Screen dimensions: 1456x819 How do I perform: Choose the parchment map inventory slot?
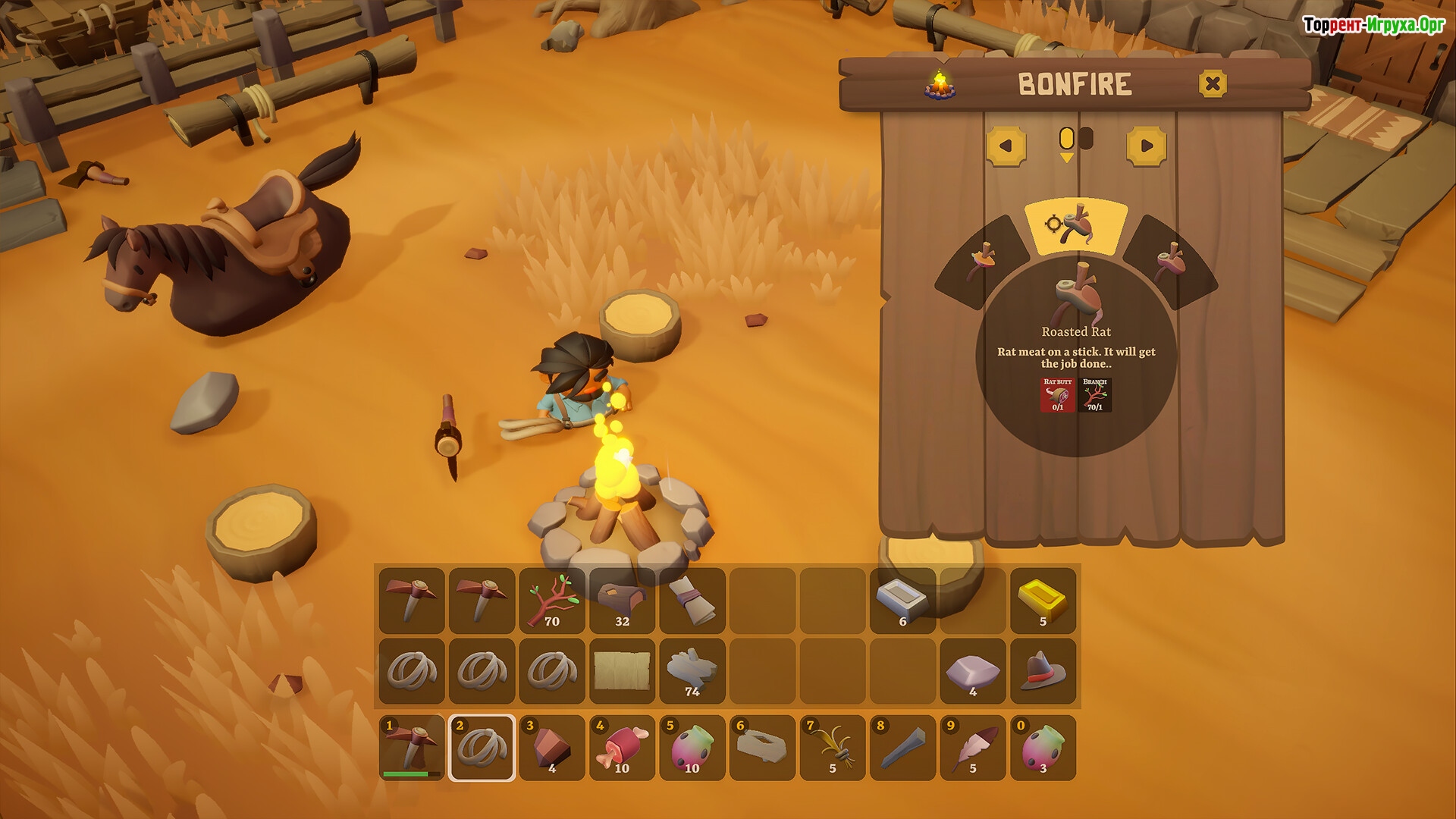622,671
